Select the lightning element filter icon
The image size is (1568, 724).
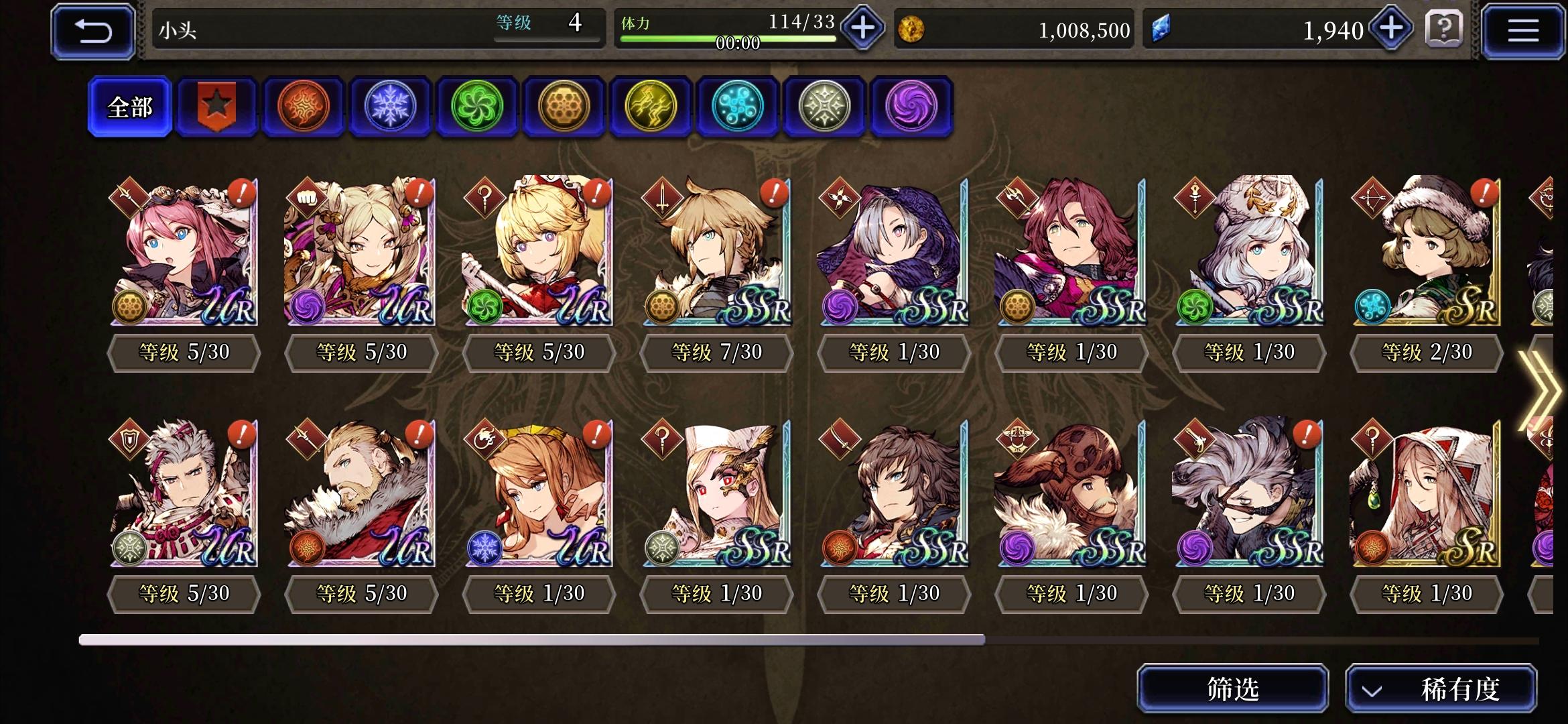(651, 106)
